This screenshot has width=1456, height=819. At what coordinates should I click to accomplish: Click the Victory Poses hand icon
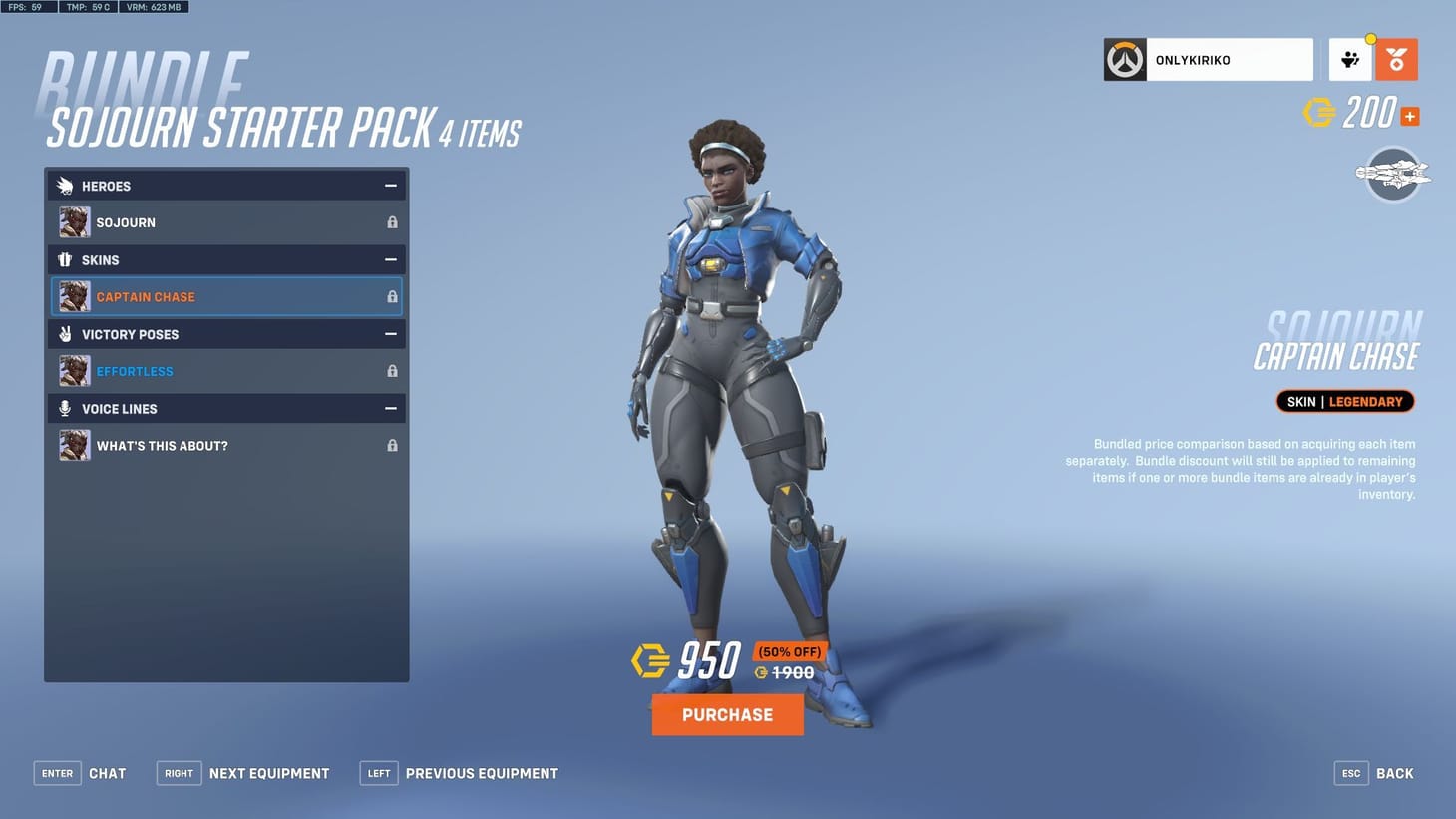[x=64, y=334]
